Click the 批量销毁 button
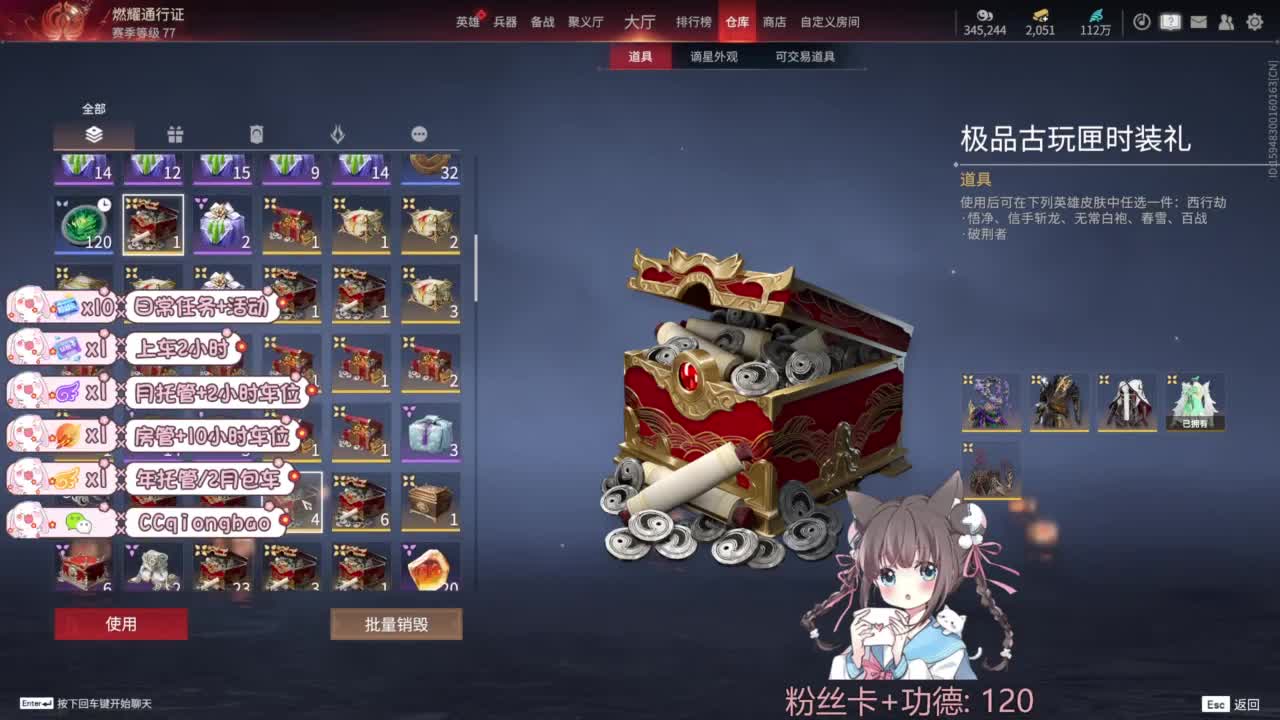This screenshot has height=720, width=1280. (x=395, y=624)
